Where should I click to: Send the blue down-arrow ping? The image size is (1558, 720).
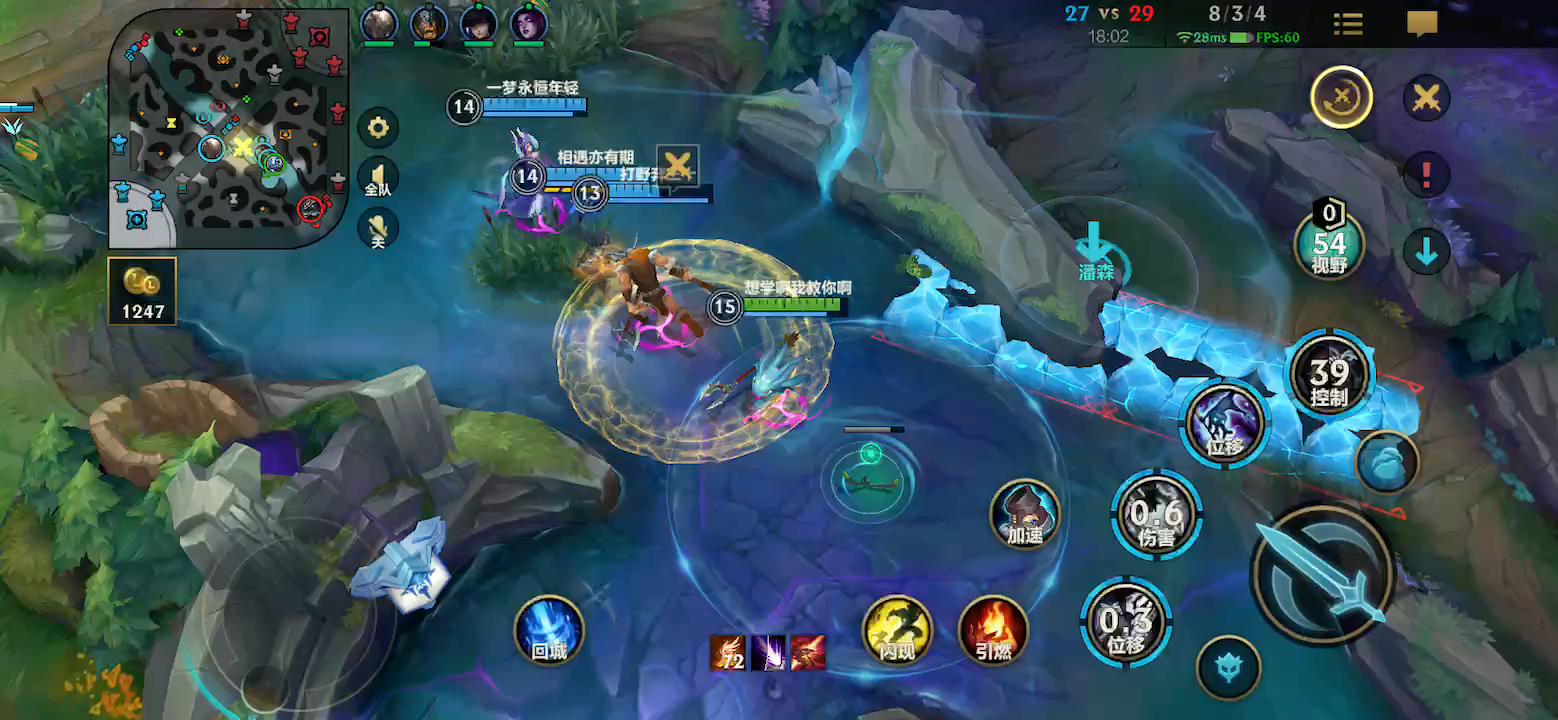click(x=1427, y=252)
